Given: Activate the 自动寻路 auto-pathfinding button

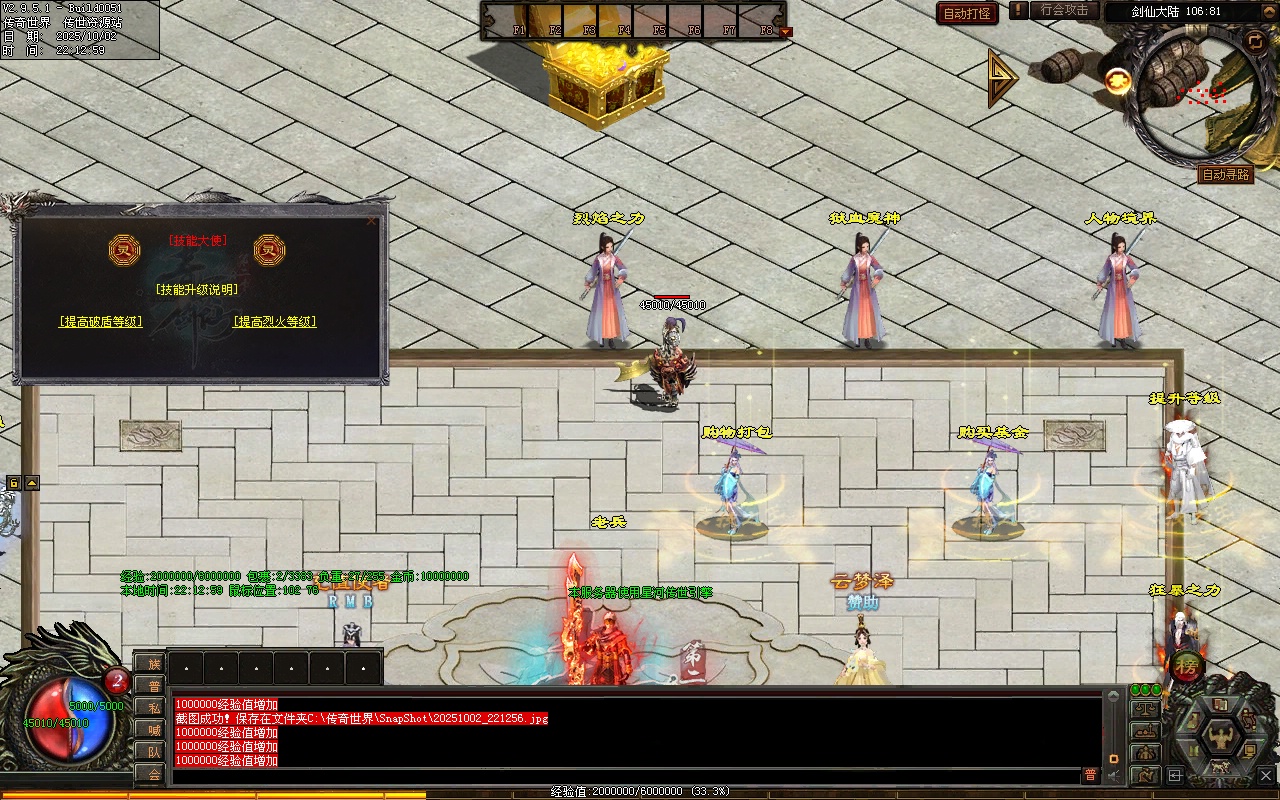Looking at the screenshot, I should (x=1225, y=175).
